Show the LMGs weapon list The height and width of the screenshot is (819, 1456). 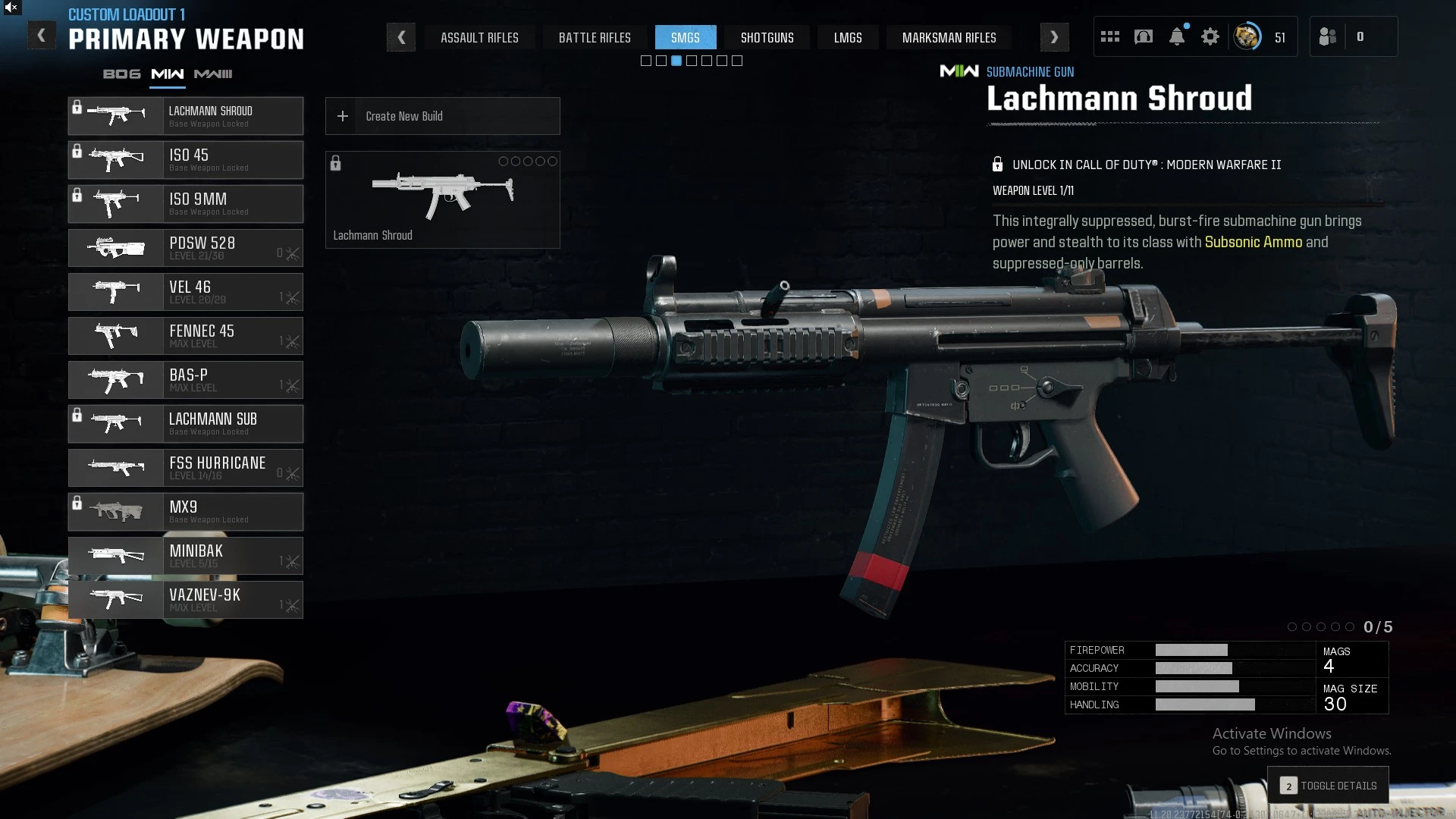pyautogui.click(x=848, y=37)
